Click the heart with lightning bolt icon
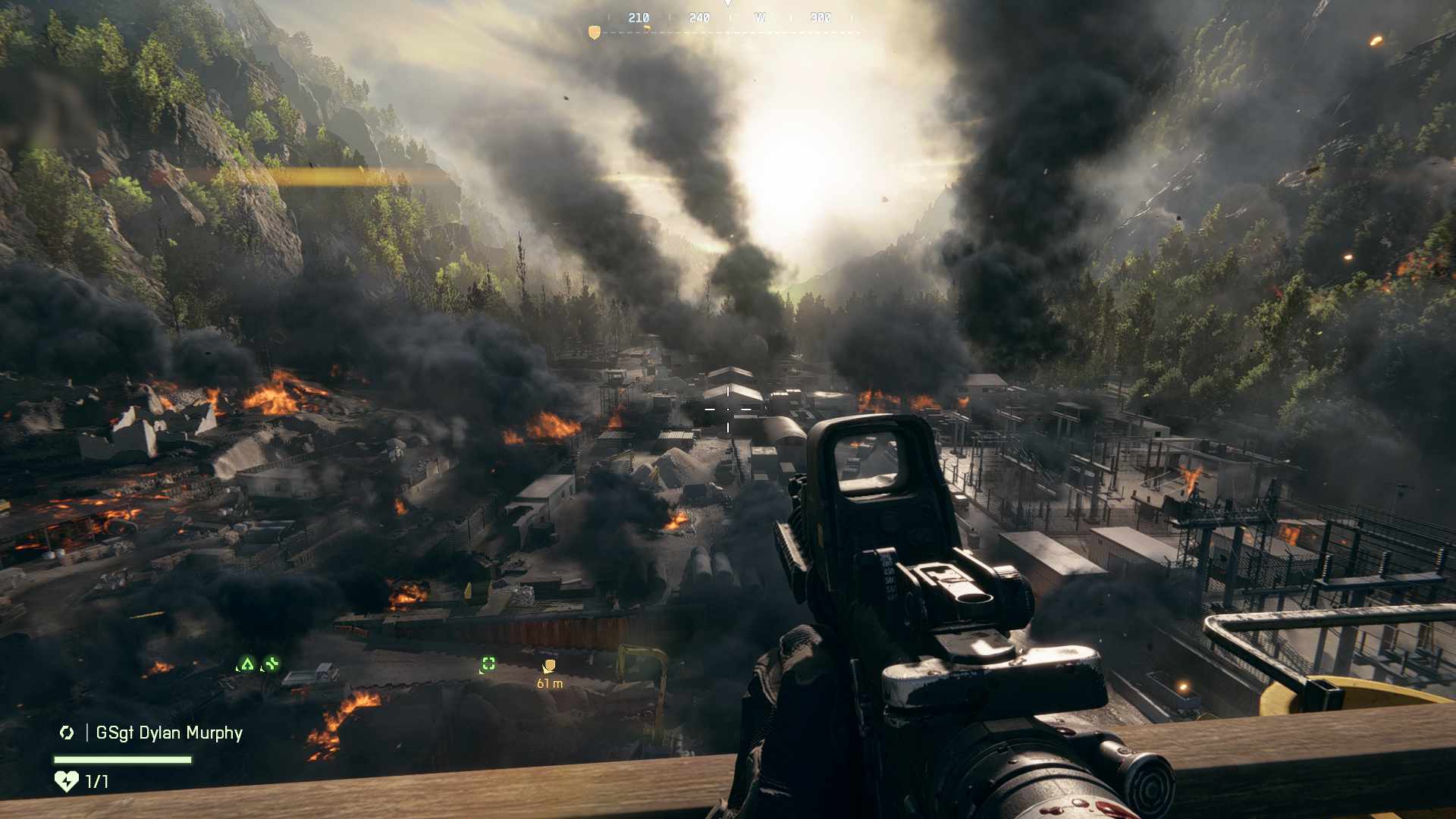This screenshot has height=819, width=1456. coord(67,781)
